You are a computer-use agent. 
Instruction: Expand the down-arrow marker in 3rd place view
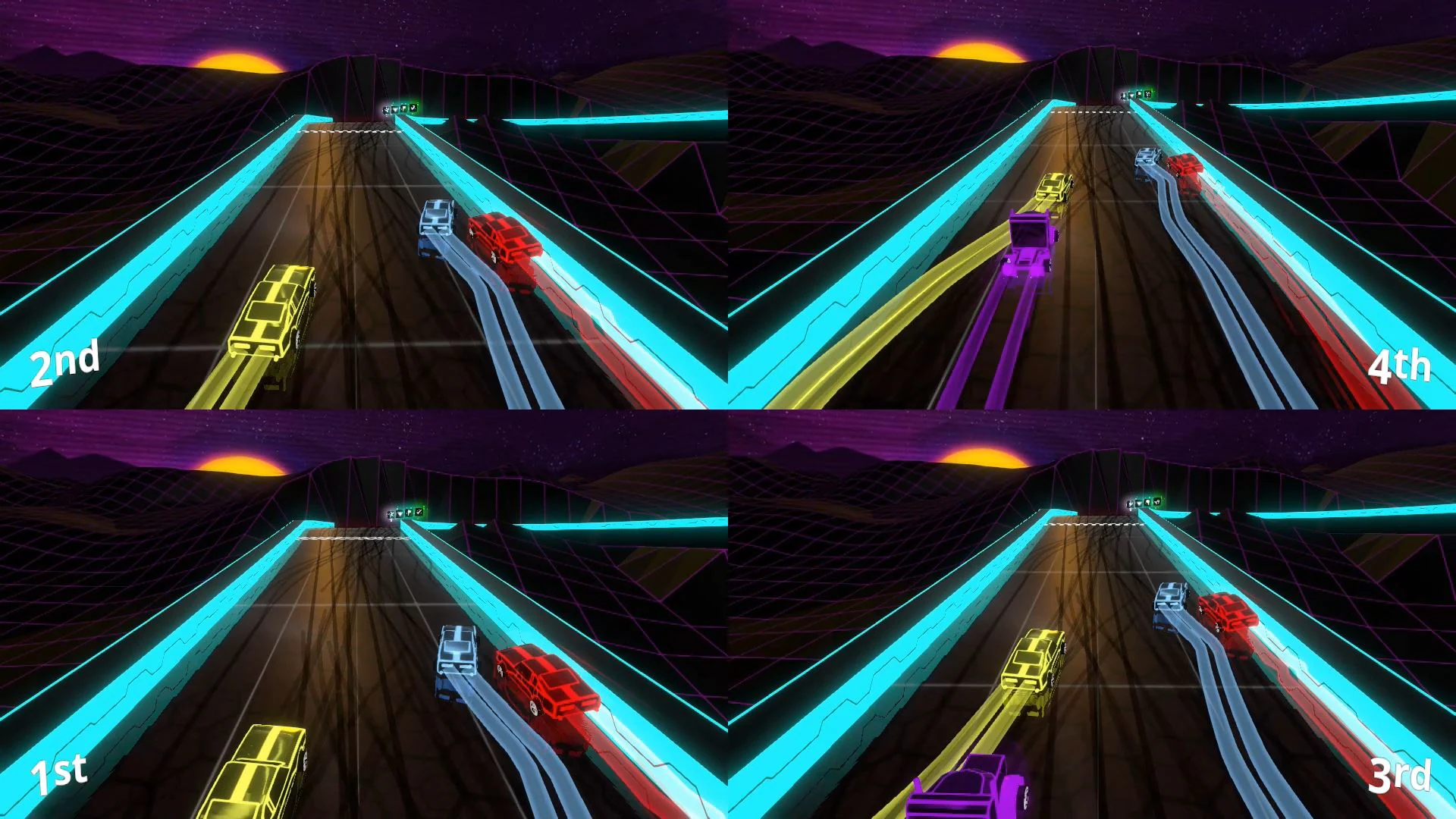(1139, 503)
